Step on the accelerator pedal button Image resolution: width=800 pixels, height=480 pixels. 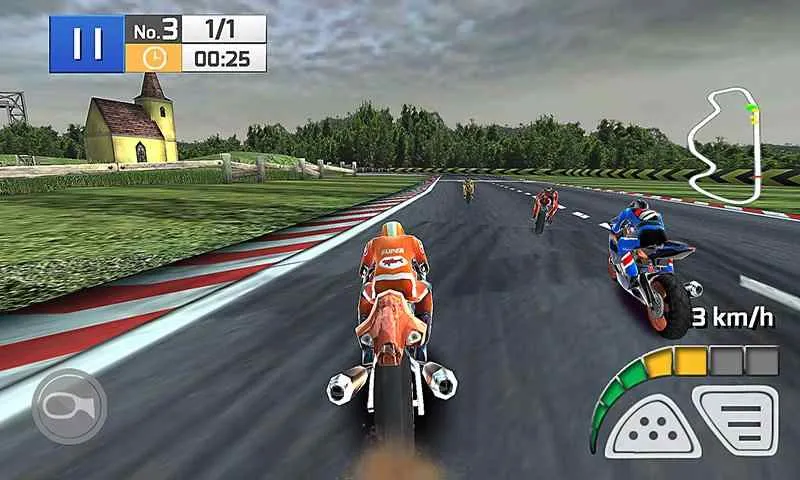(x=738, y=420)
